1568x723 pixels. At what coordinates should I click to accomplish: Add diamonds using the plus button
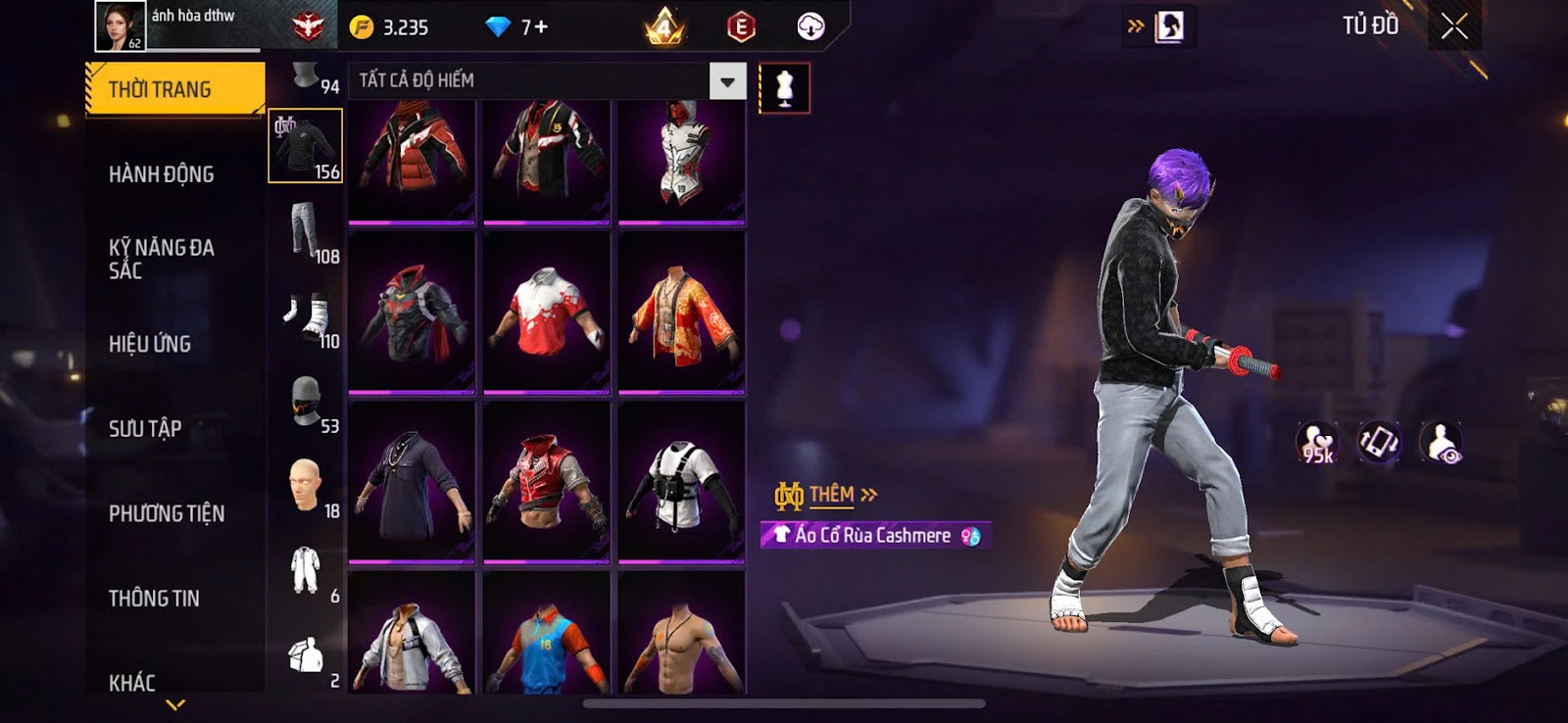541,27
